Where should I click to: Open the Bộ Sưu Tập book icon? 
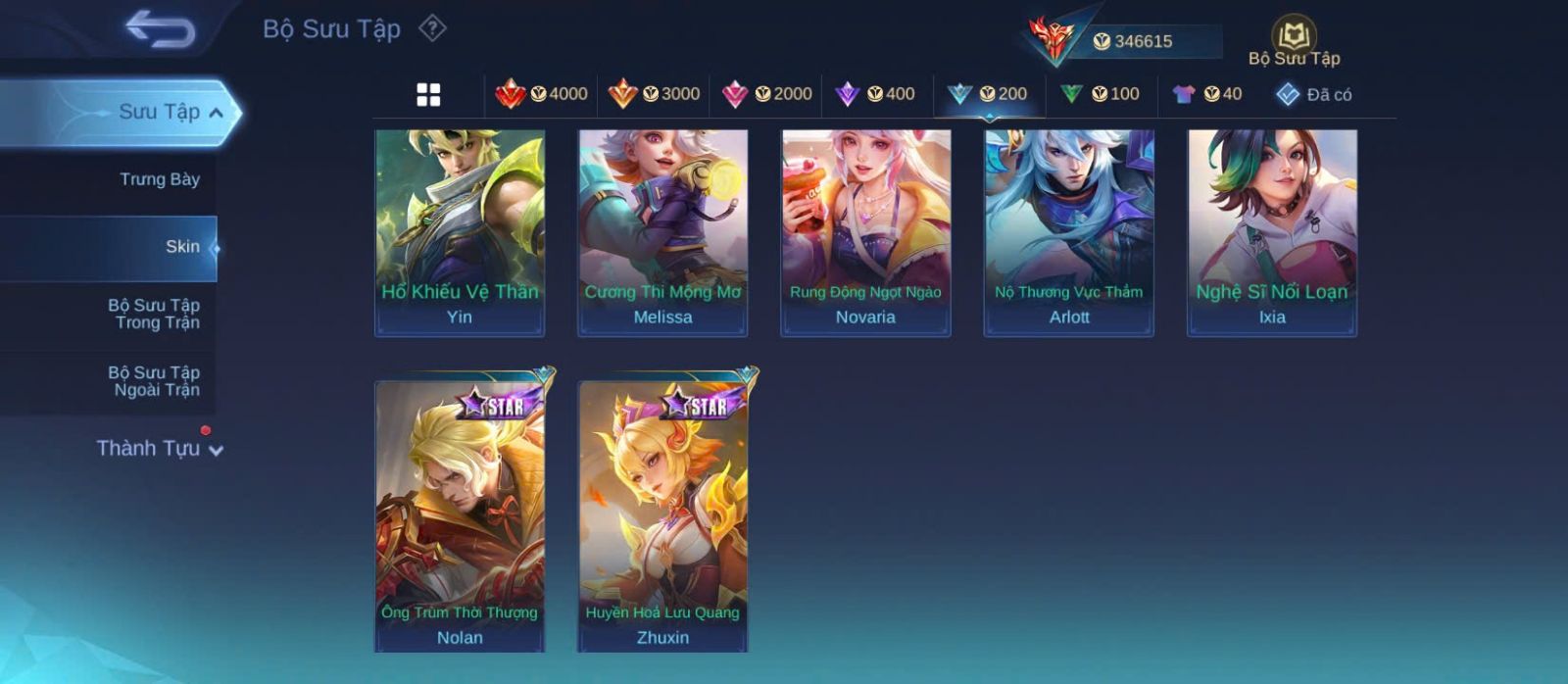(x=1294, y=36)
